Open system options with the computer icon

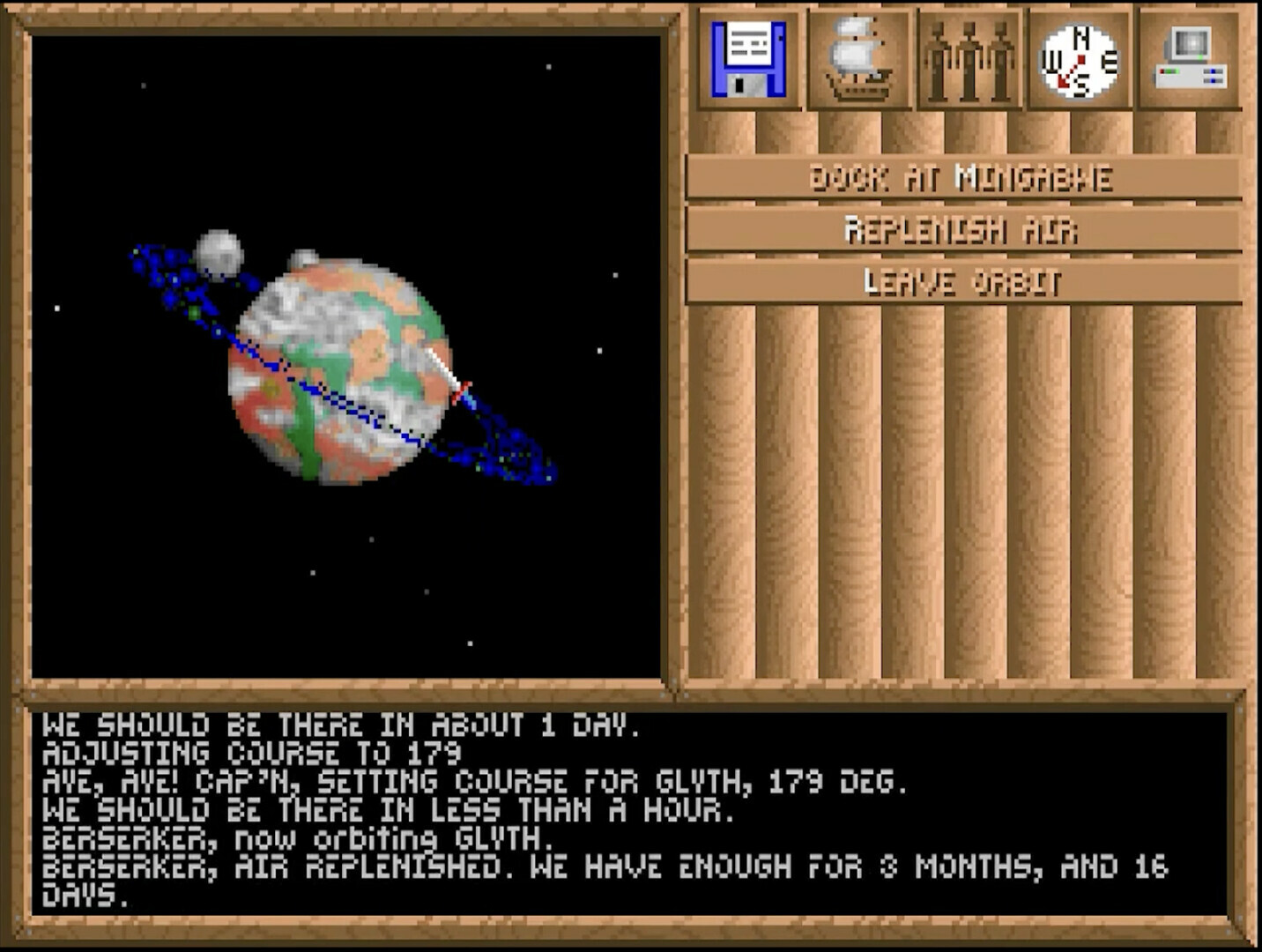(x=1190, y=56)
